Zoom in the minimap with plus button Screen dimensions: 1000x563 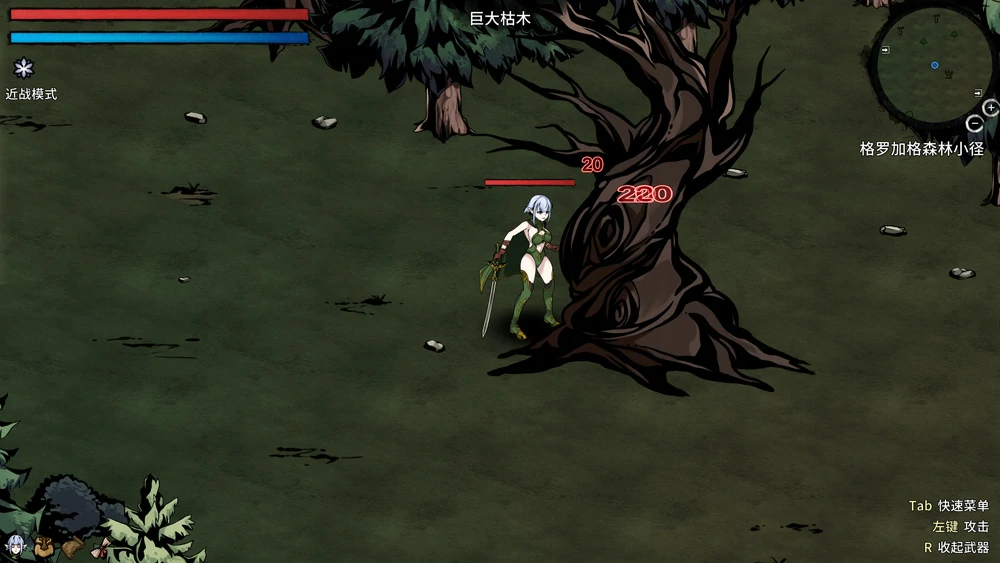[x=991, y=108]
